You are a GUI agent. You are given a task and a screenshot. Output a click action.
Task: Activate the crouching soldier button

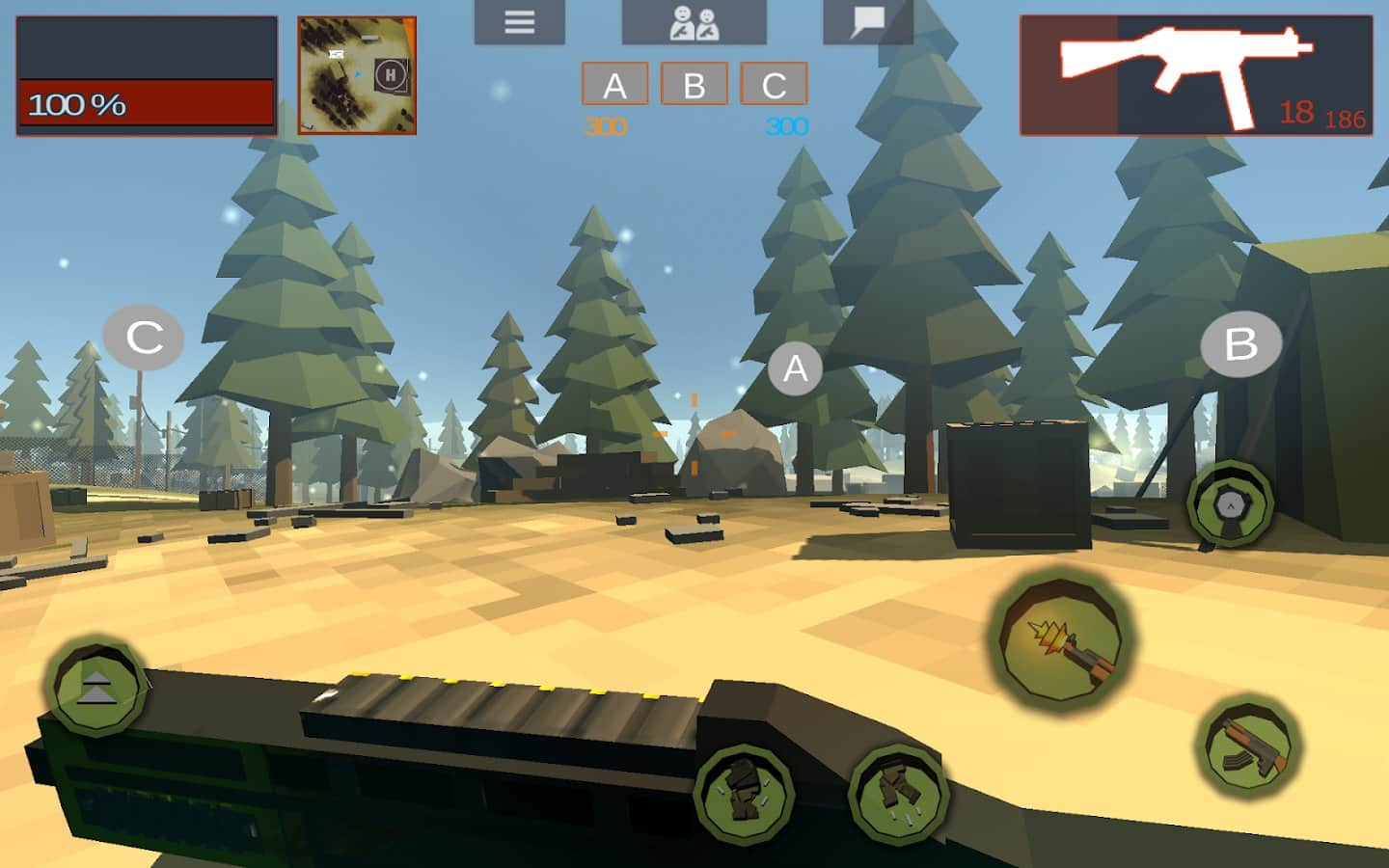coord(744,791)
